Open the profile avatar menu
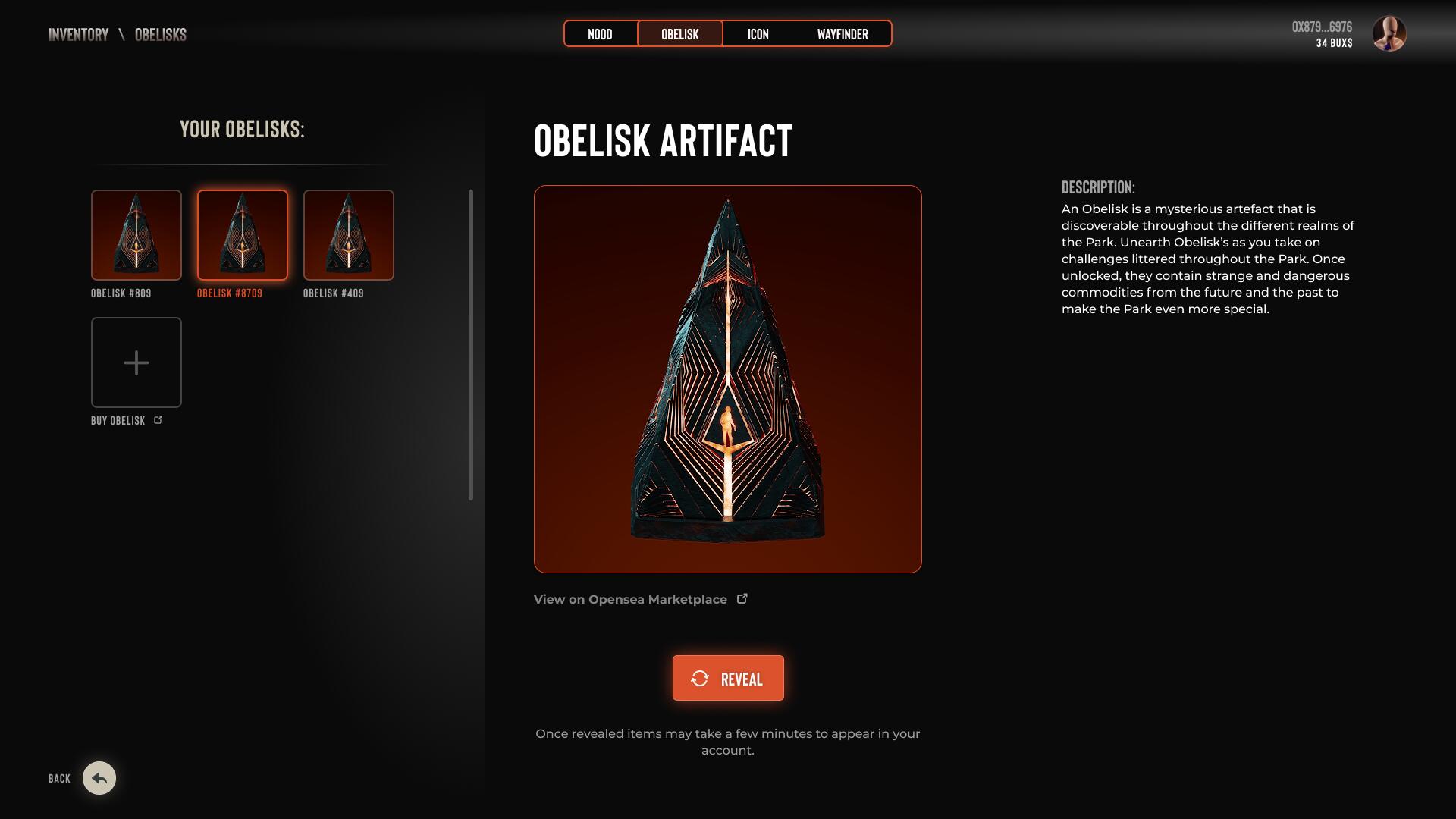This screenshot has height=819, width=1456. [x=1388, y=35]
